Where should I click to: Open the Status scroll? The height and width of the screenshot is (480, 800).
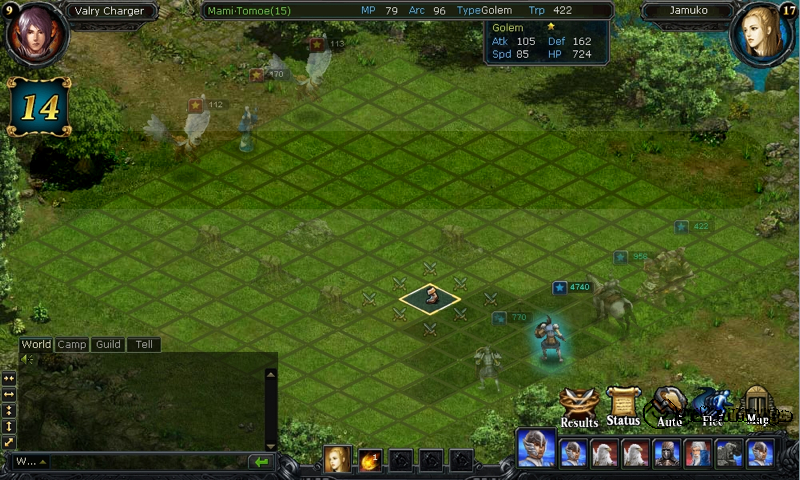pos(623,407)
